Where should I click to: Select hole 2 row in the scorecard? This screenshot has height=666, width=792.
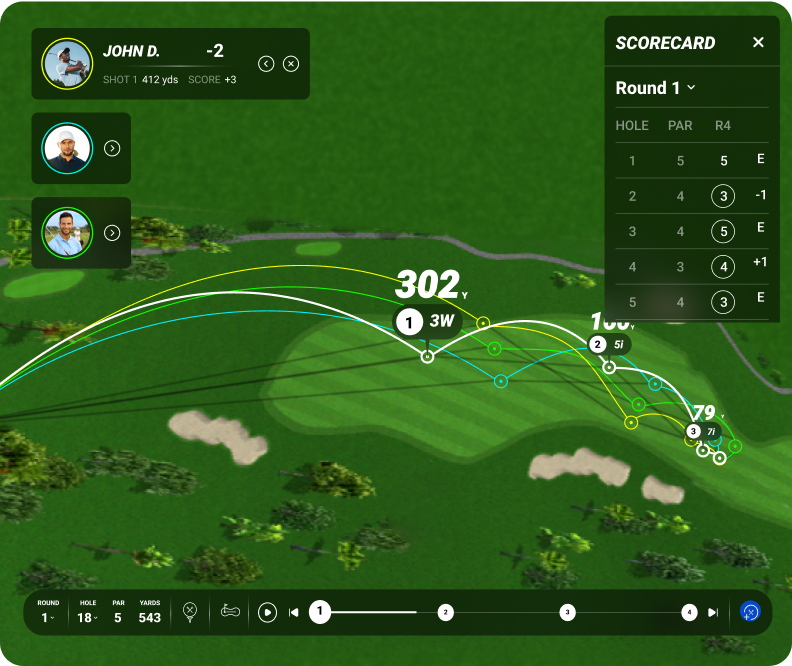pos(692,196)
